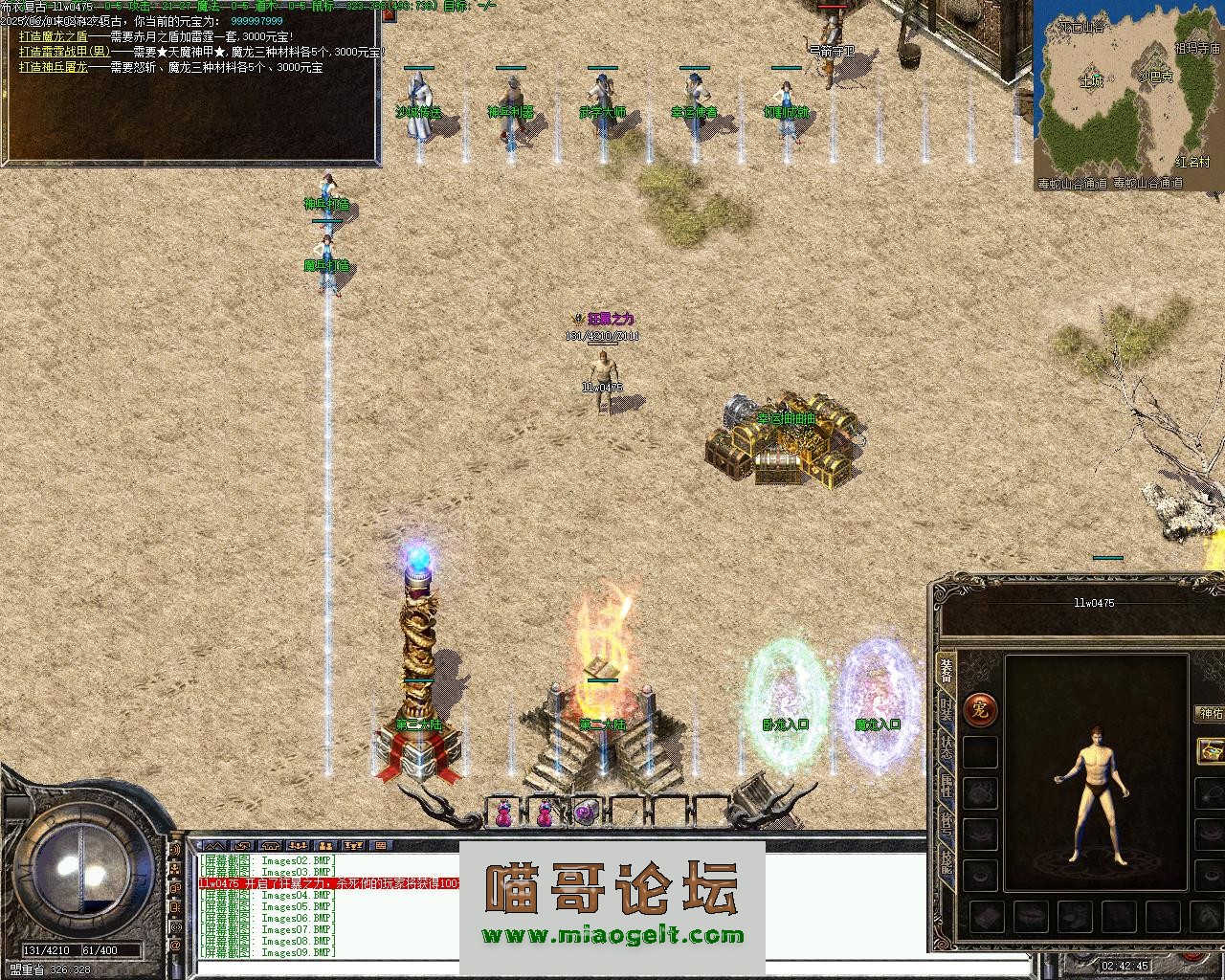Switch to the 装备 equipment tab

click(946, 670)
